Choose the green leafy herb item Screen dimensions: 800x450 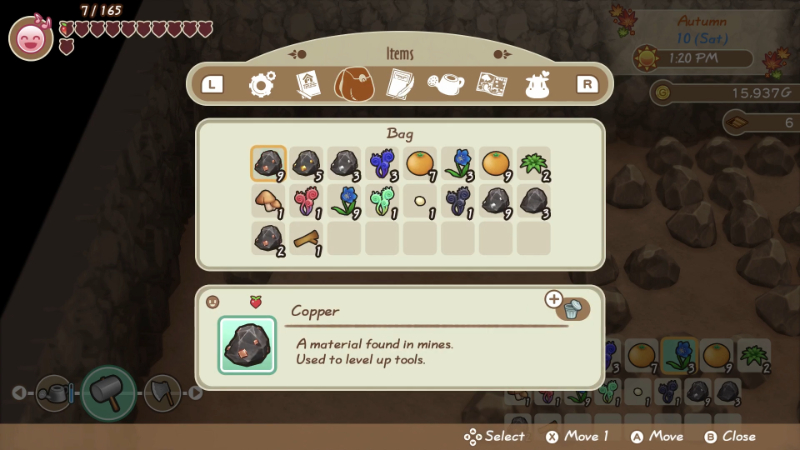pyautogui.click(x=534, y=163)
